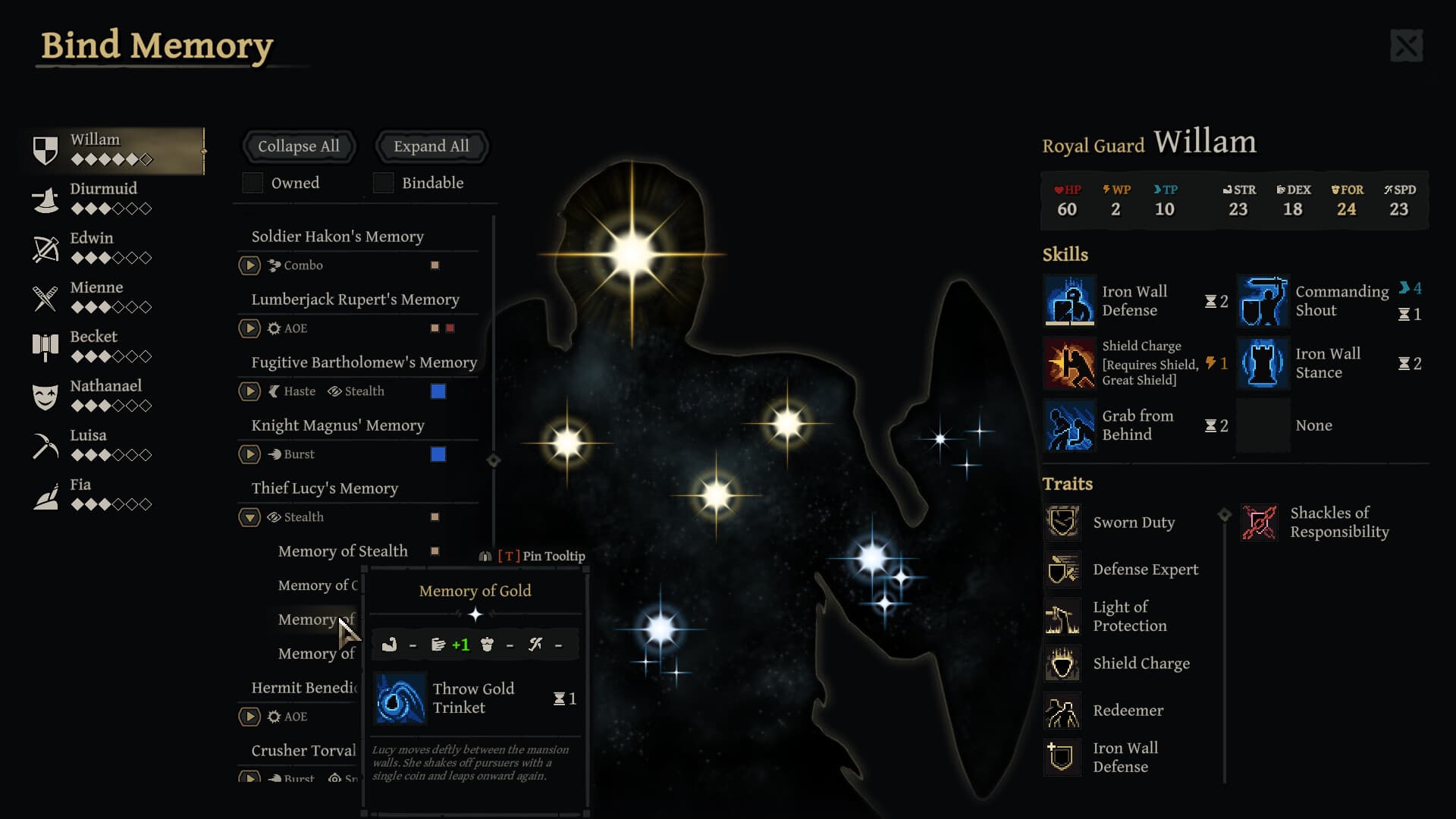Viewport: 1456px width, 819px height.
Task: Pick Nathanael in the character list
Action: (105, 394)
